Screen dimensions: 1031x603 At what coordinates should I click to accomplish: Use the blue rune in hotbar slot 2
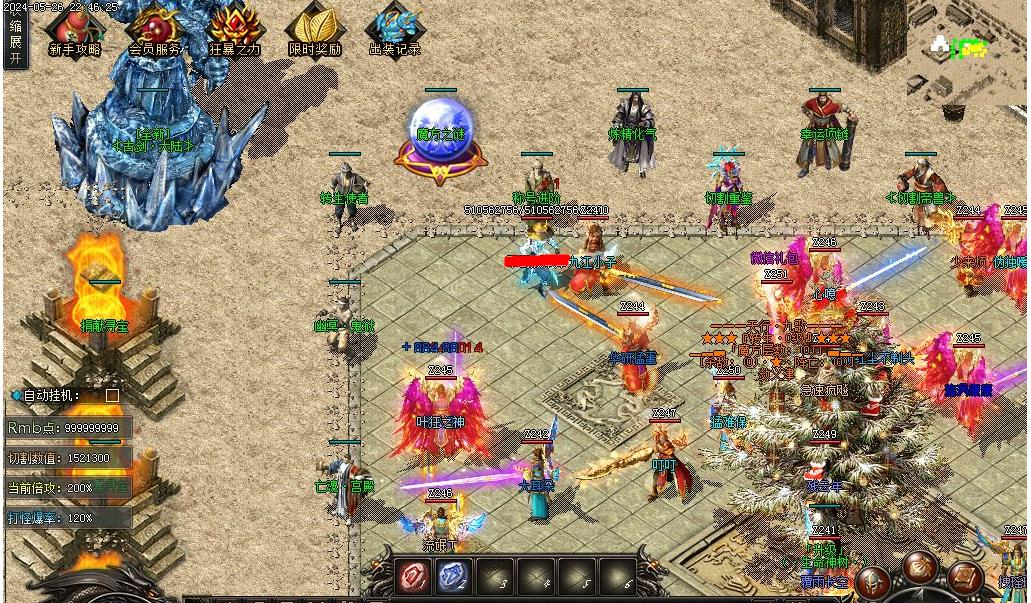click(x=453, y=577)
